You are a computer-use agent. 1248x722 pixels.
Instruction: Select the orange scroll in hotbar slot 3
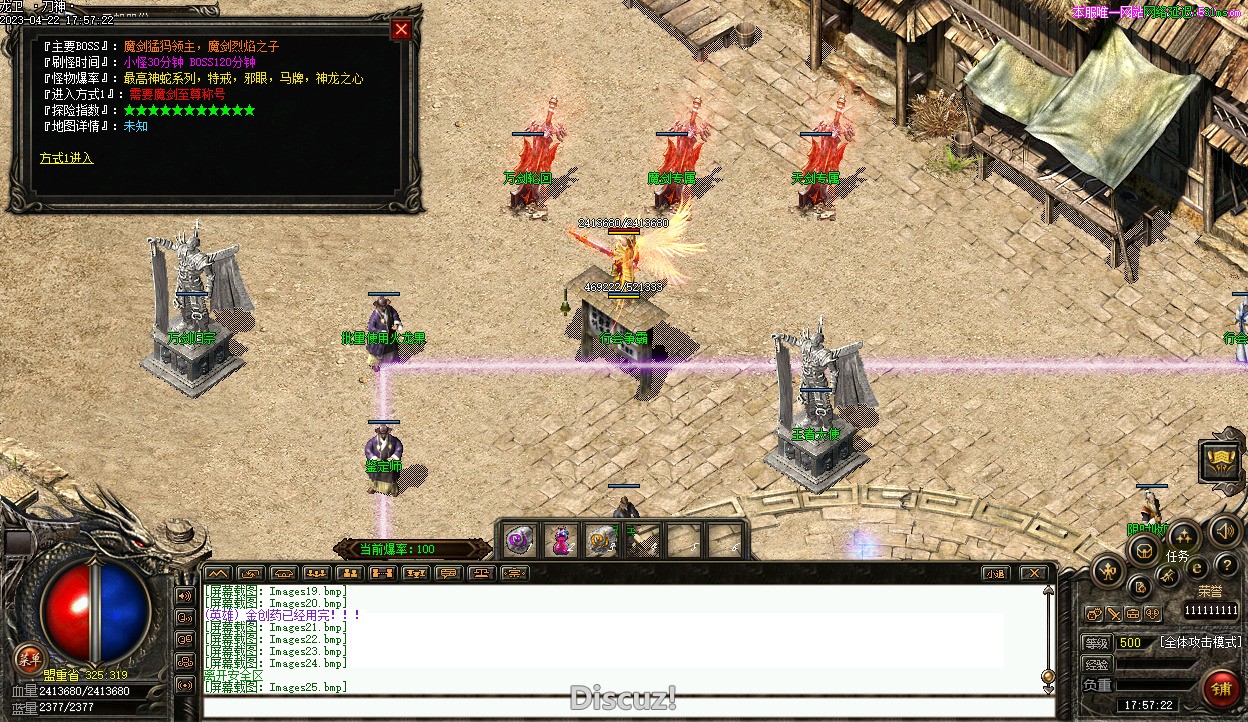pyautogui.click(x=601, y=541)
